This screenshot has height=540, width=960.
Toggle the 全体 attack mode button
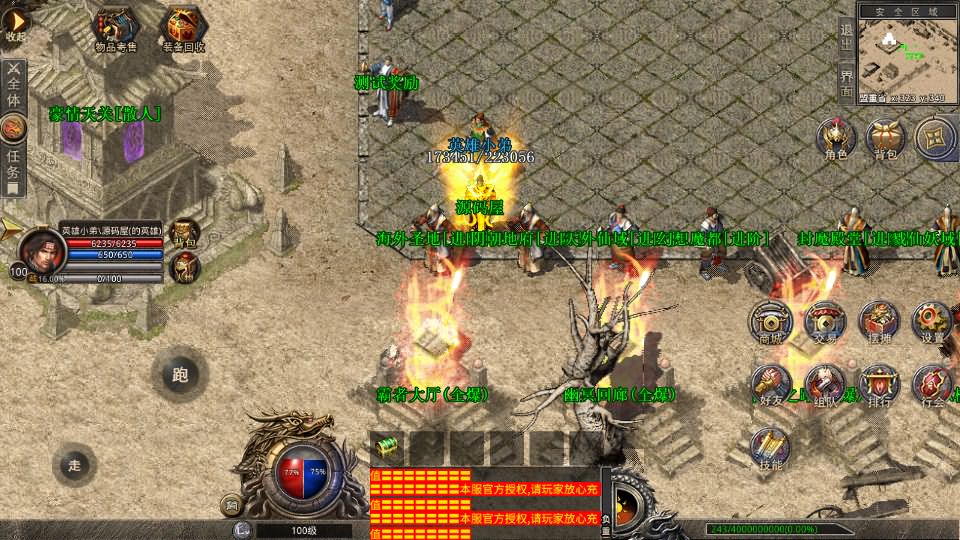(14, 84)
